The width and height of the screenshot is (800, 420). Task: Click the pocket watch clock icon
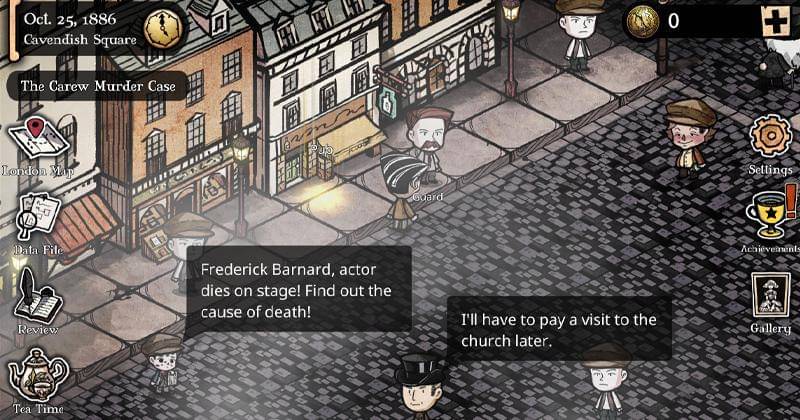coord(161,28)
